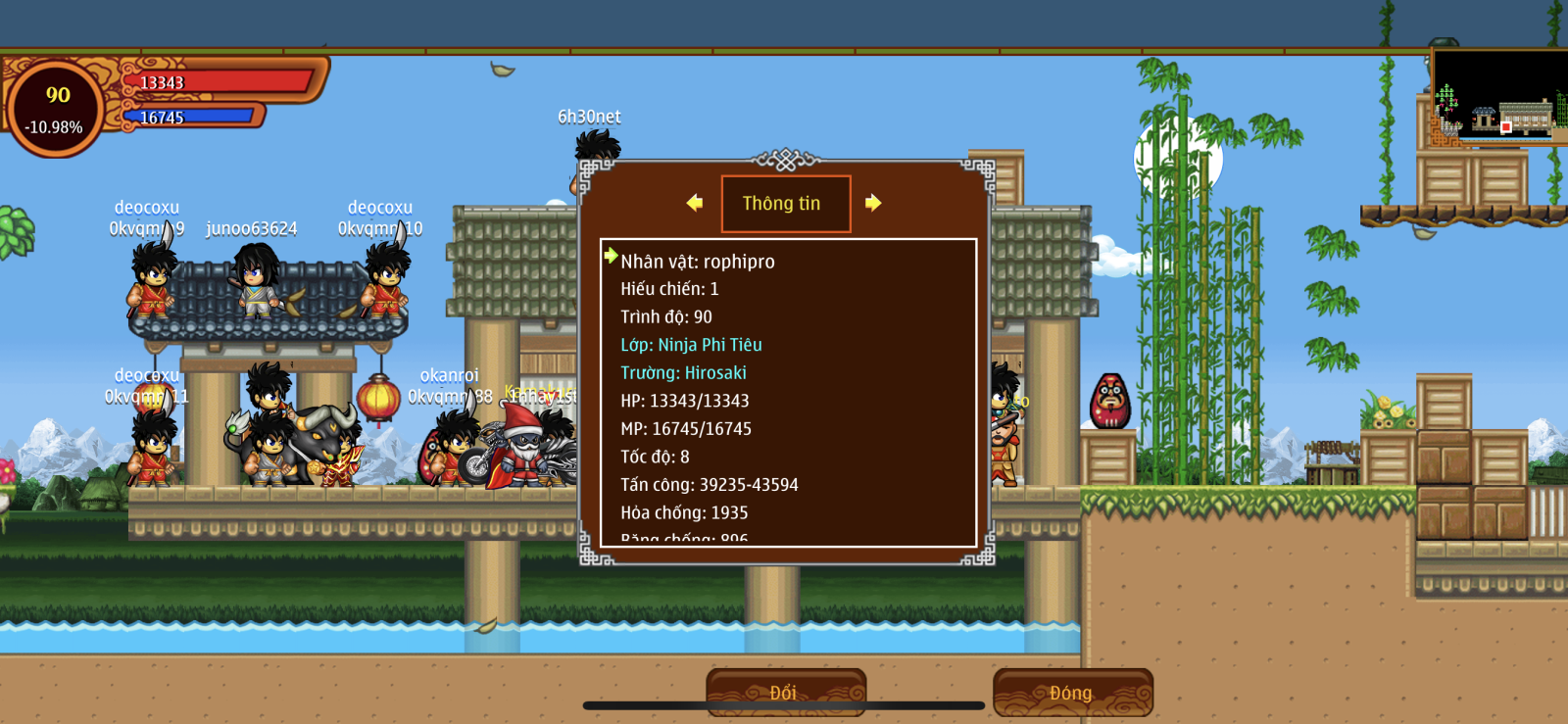This screenshot has height=724, width=1568.
Task: Go to next tab with right arrow
Action: (x=873, y=203)
